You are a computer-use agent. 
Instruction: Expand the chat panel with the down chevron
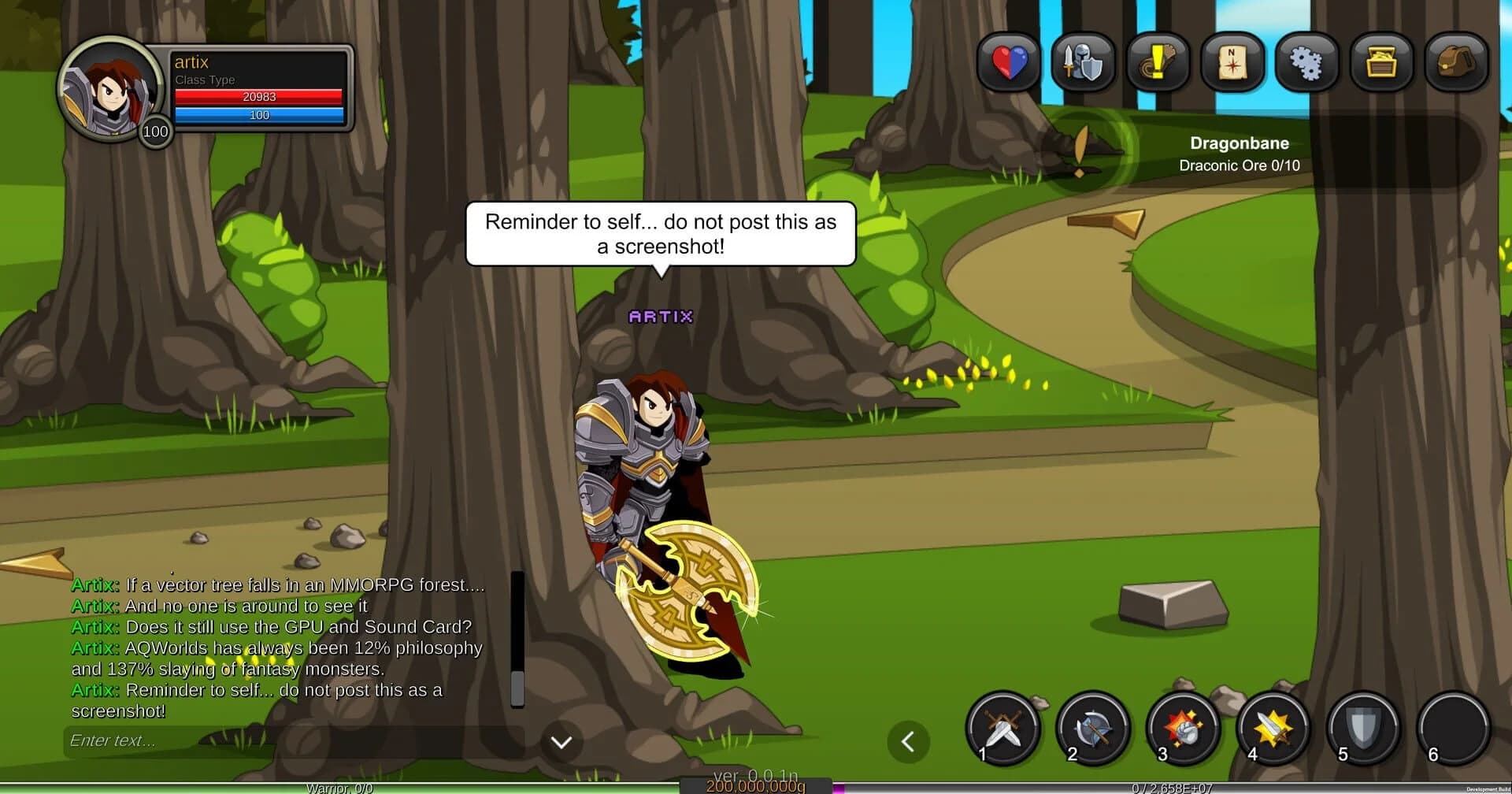tap(561, 741)
